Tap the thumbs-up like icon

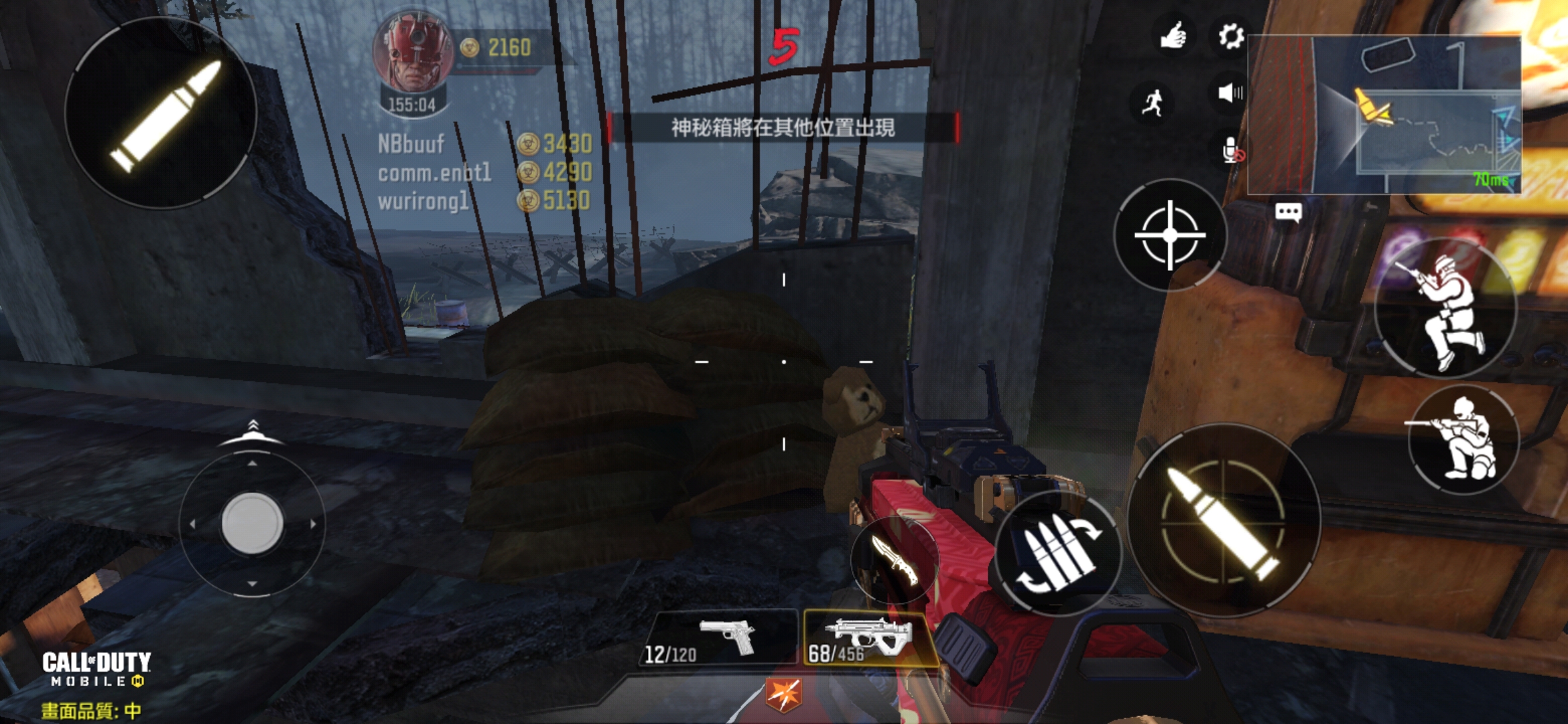pos(1173,36)
